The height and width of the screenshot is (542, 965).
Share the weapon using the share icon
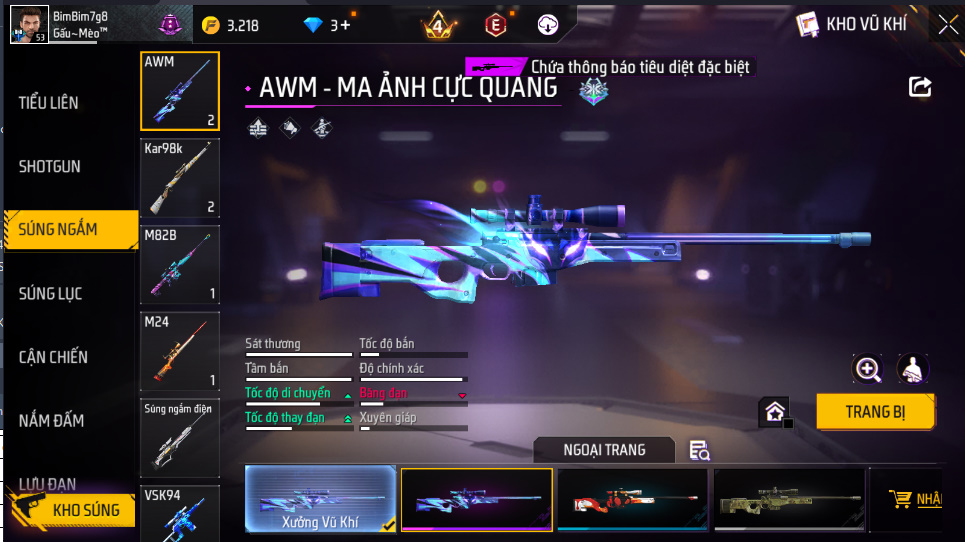[920, 87]
